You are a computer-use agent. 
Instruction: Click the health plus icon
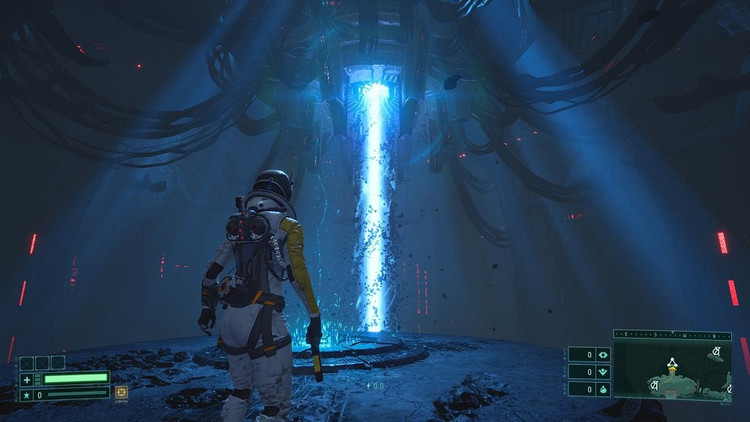[x=27, y=379]
